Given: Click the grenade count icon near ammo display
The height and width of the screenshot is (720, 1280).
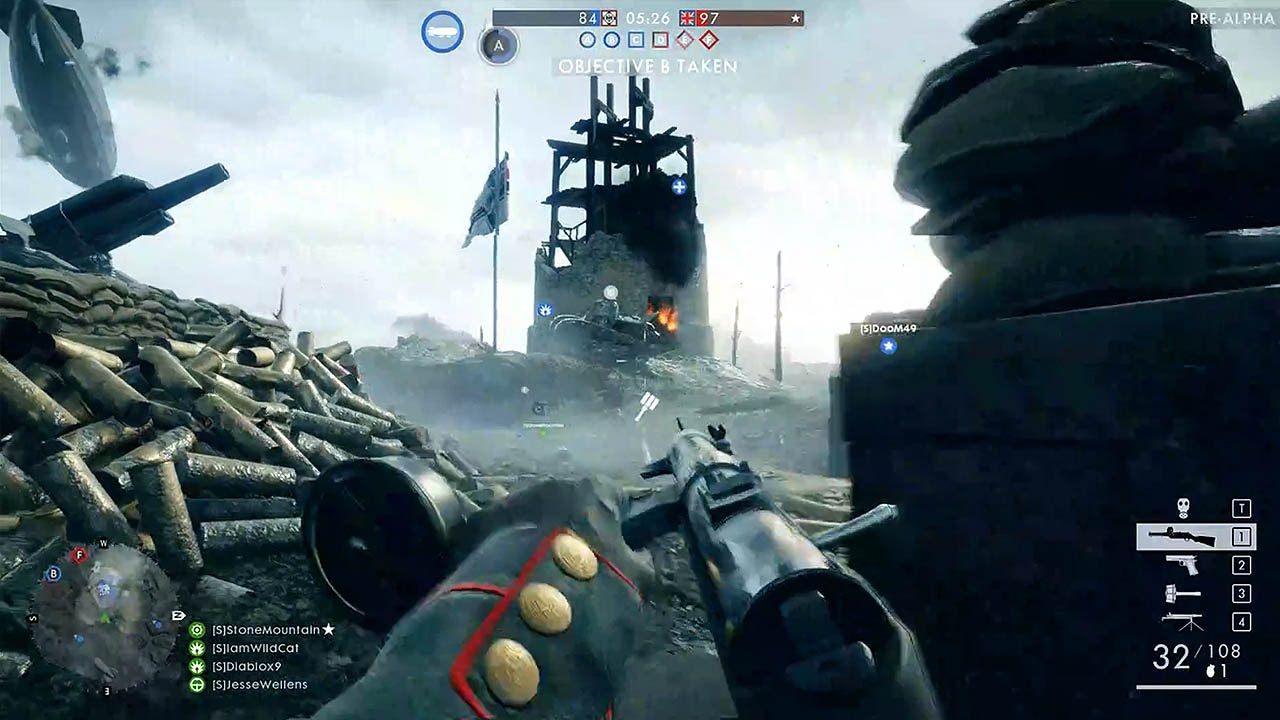Looking at the screenshot, I should point(1211,671).
